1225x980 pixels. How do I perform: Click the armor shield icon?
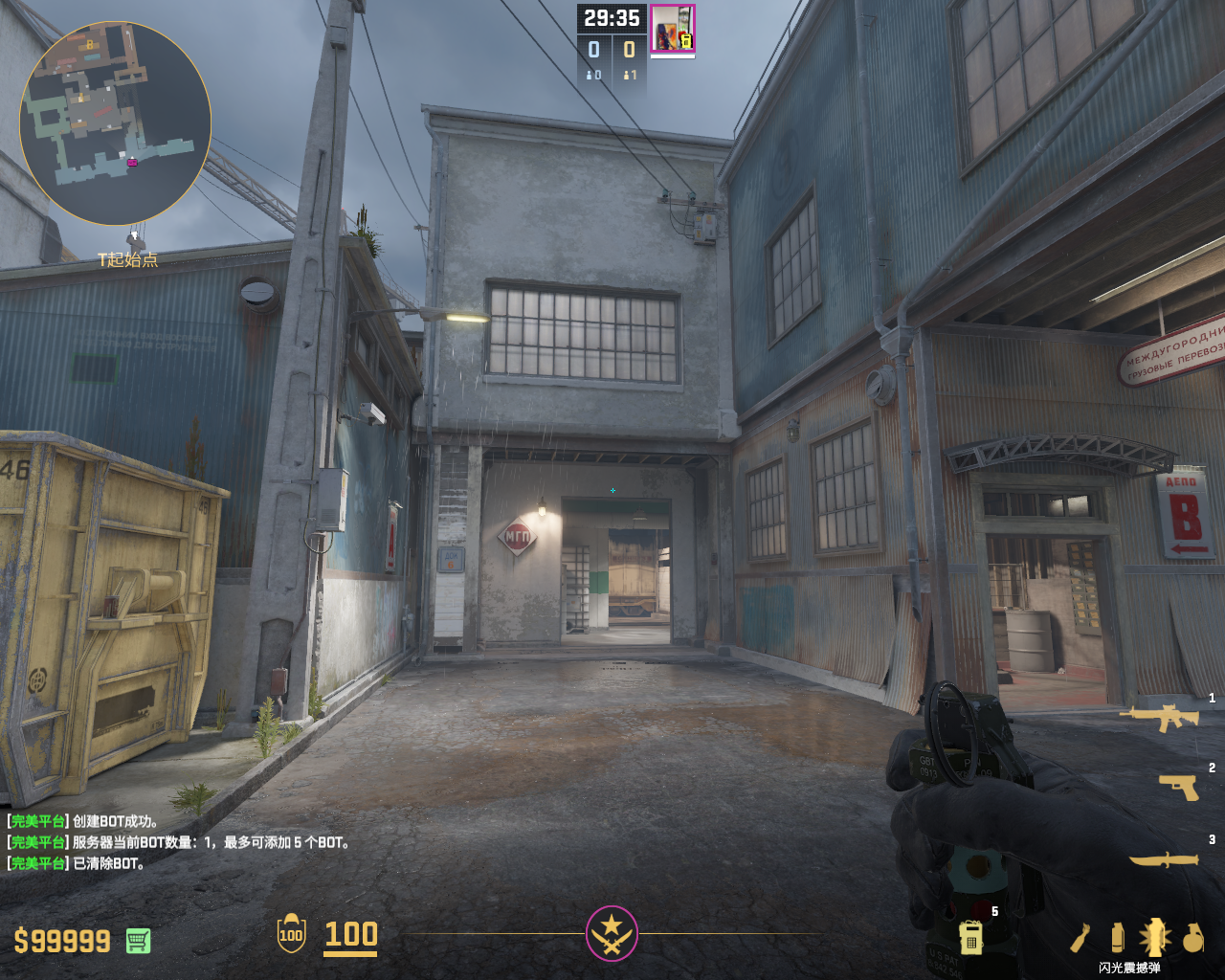coord(291,934)
